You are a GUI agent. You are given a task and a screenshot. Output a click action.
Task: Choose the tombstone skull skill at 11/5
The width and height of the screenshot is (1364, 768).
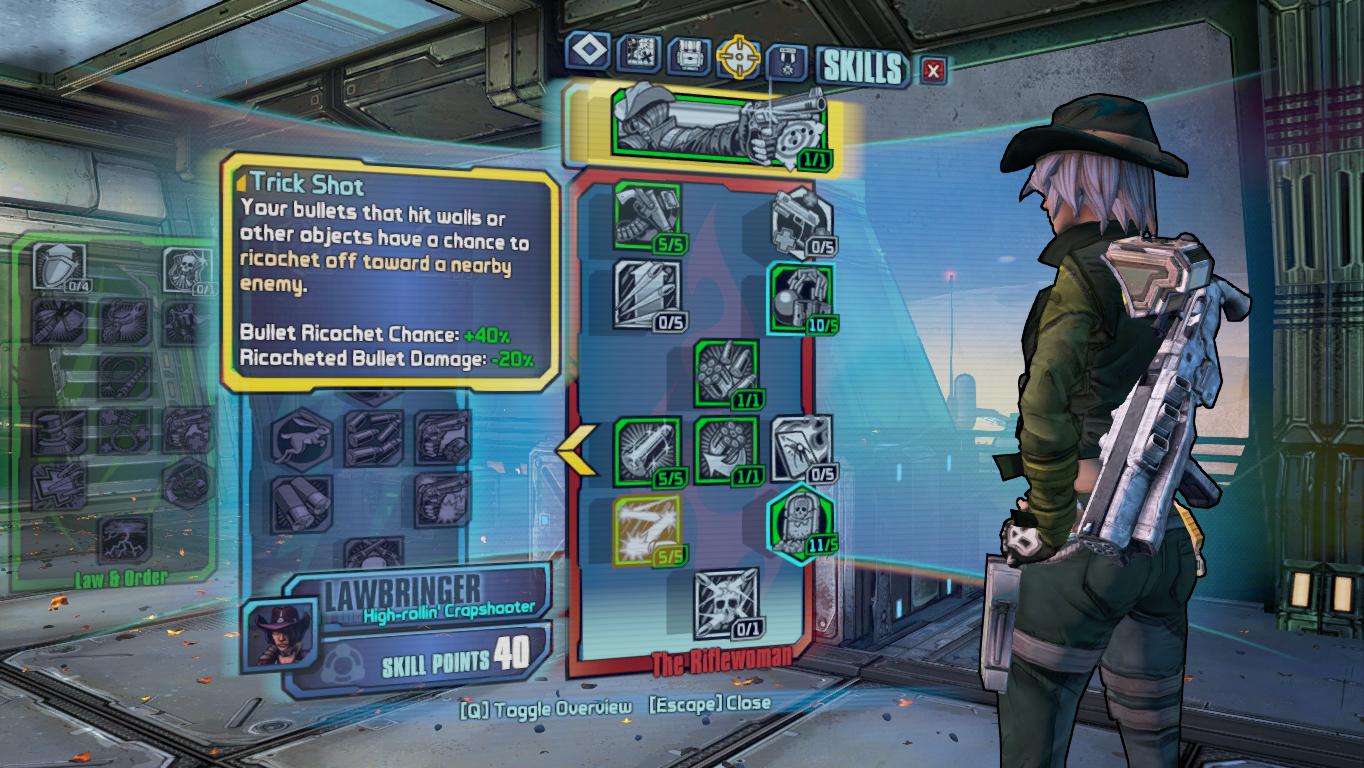click(802, 520)
